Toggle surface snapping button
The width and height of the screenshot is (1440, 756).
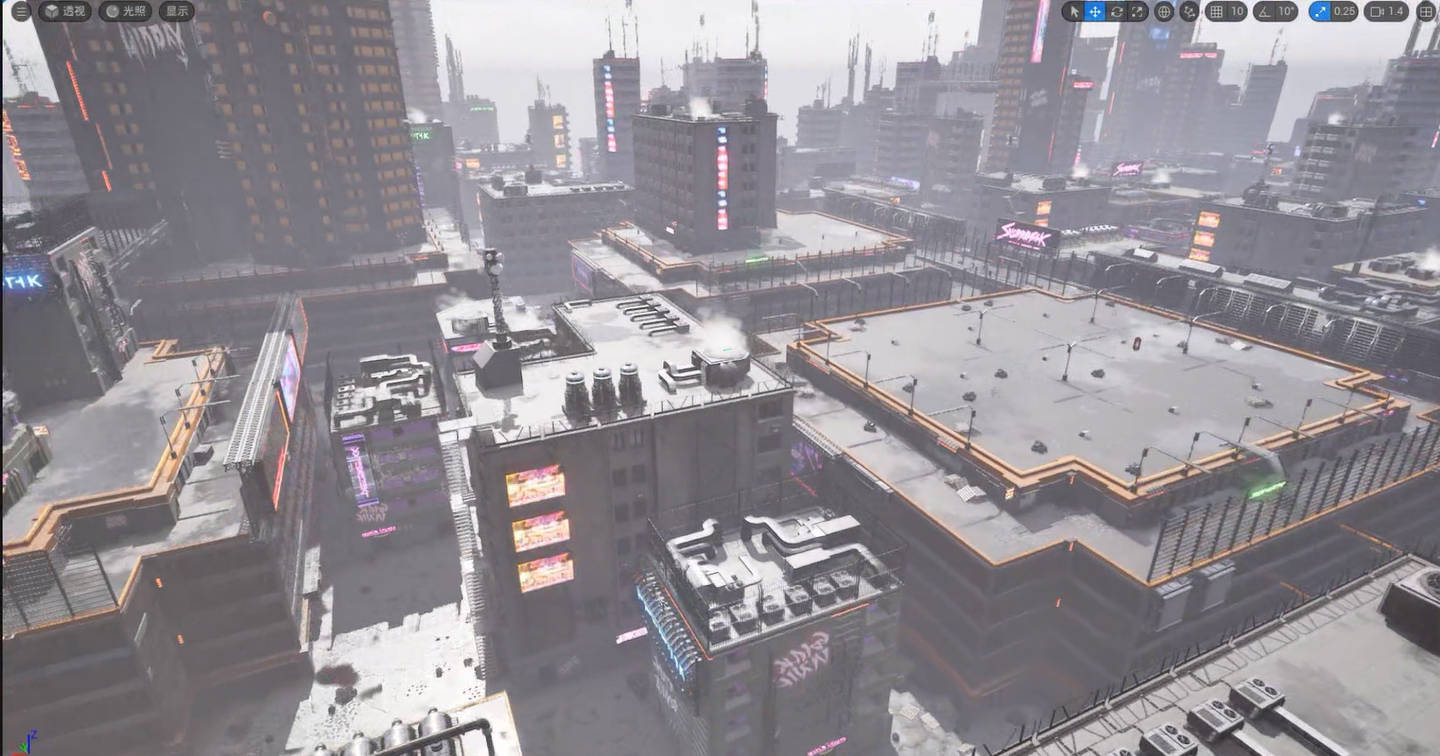(1189, 12)
